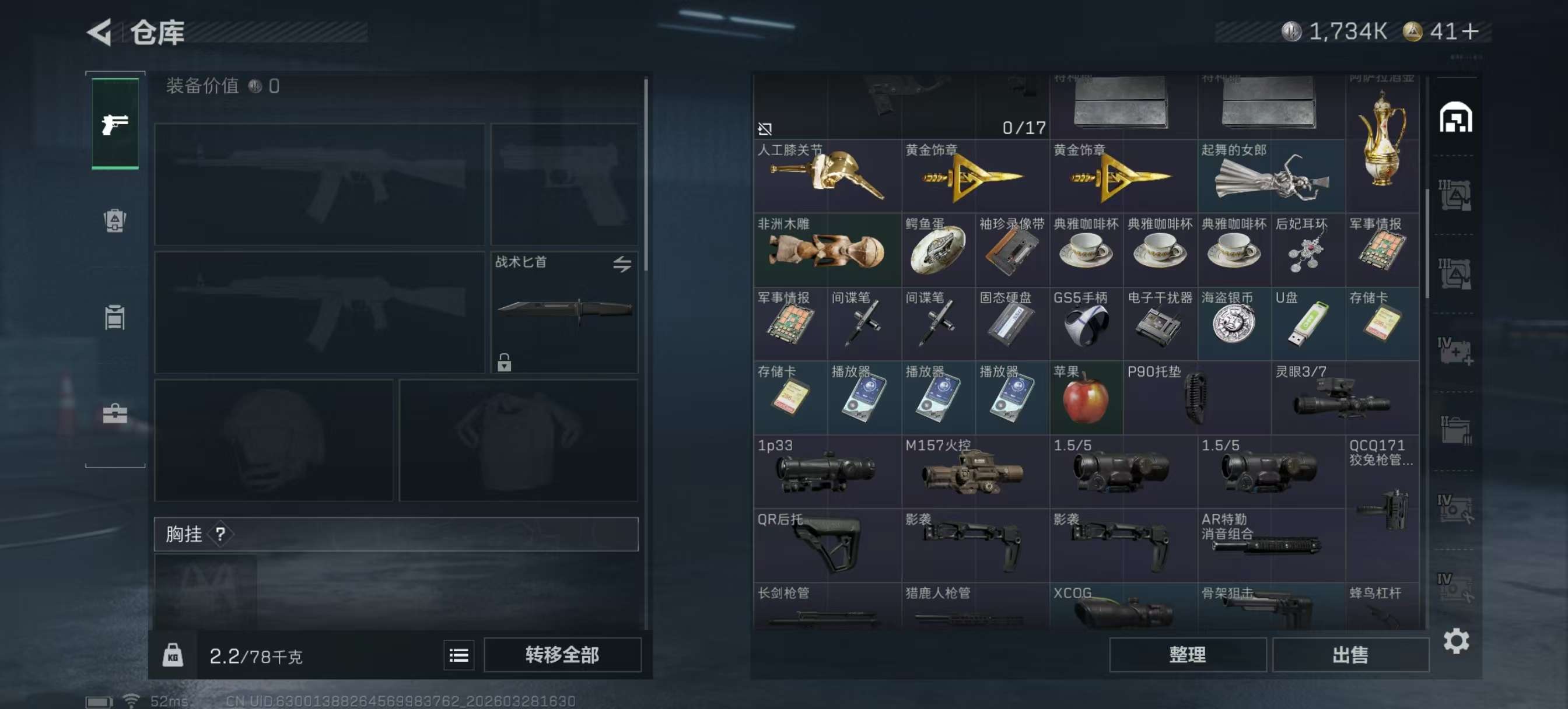1568x709 pixels.
Task: Open the list view icon beside weight
Action: (459, 655)
